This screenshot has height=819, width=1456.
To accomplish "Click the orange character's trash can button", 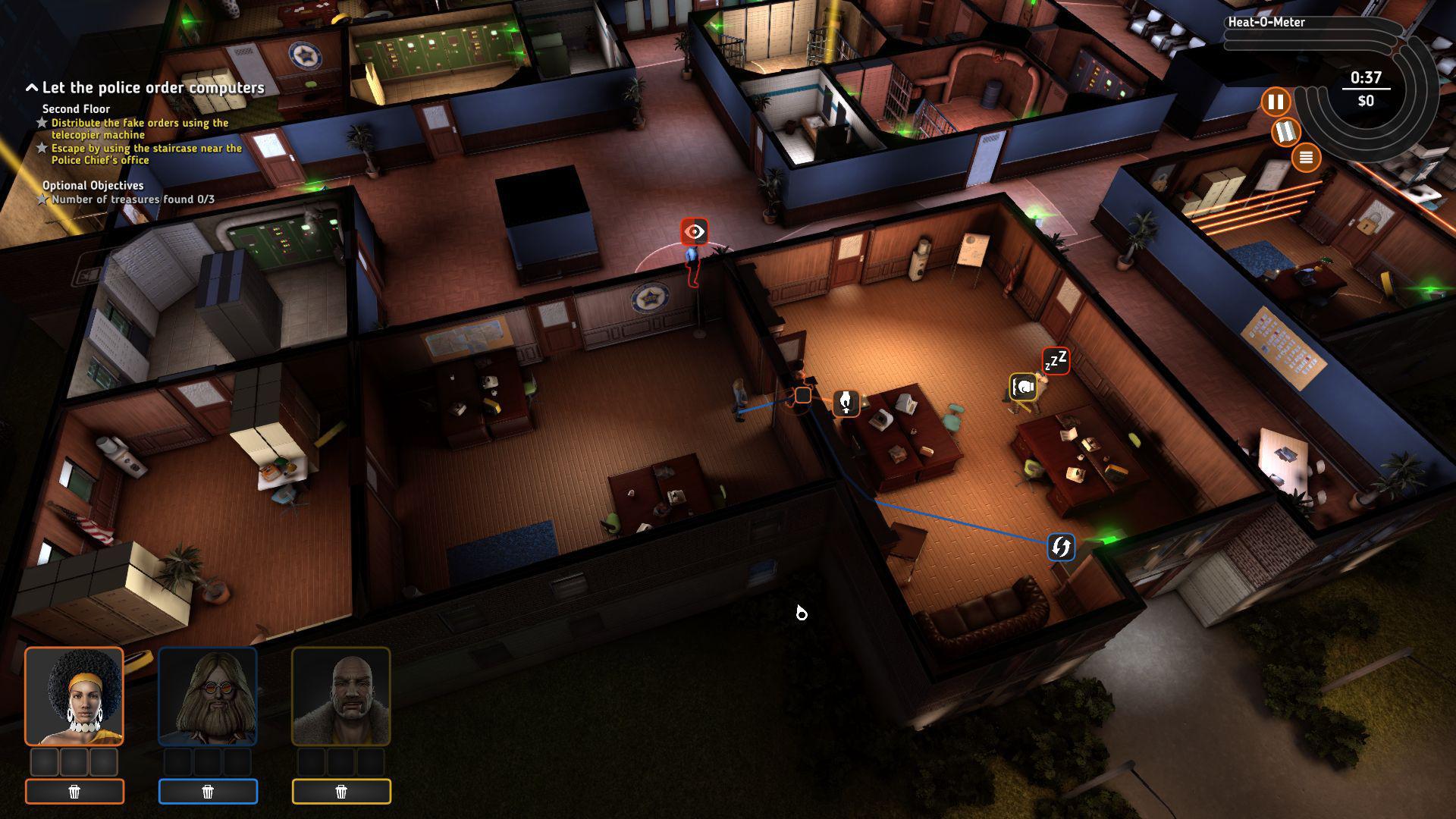I will pyautogui.click(x=74, y=791).
